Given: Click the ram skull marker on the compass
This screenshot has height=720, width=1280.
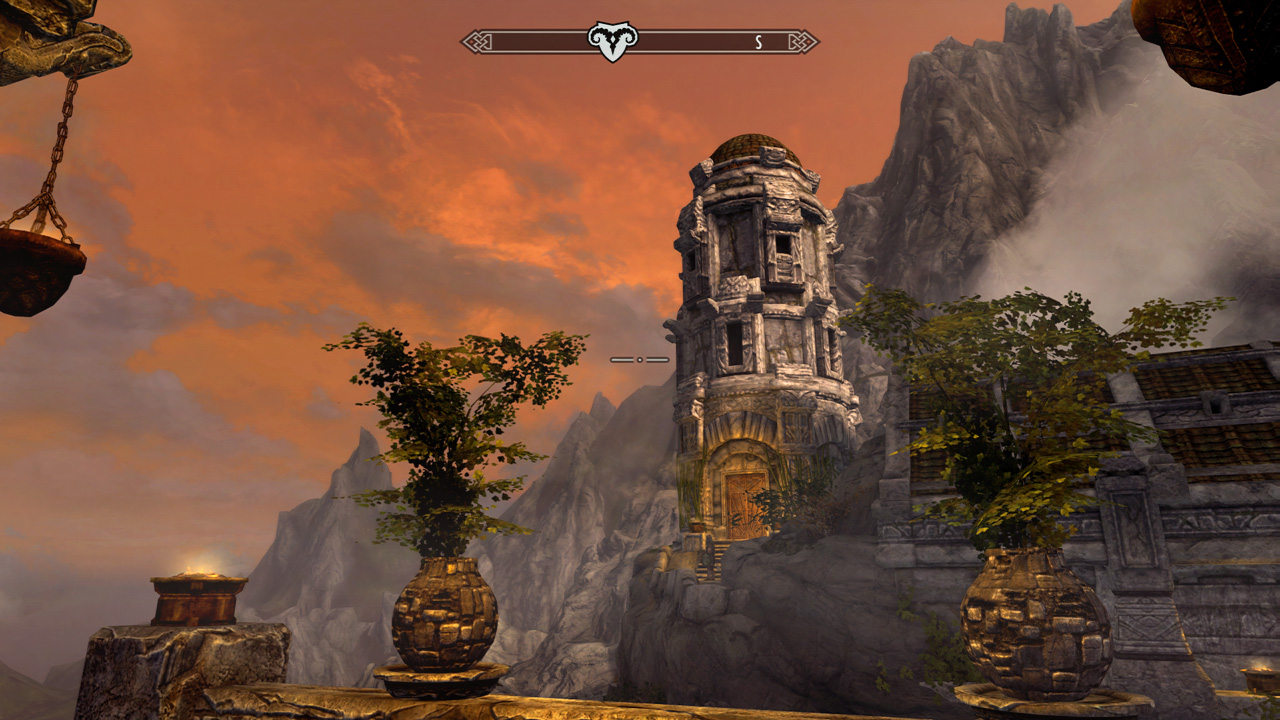Looking at the screenshot, I should tap(612, 41).
